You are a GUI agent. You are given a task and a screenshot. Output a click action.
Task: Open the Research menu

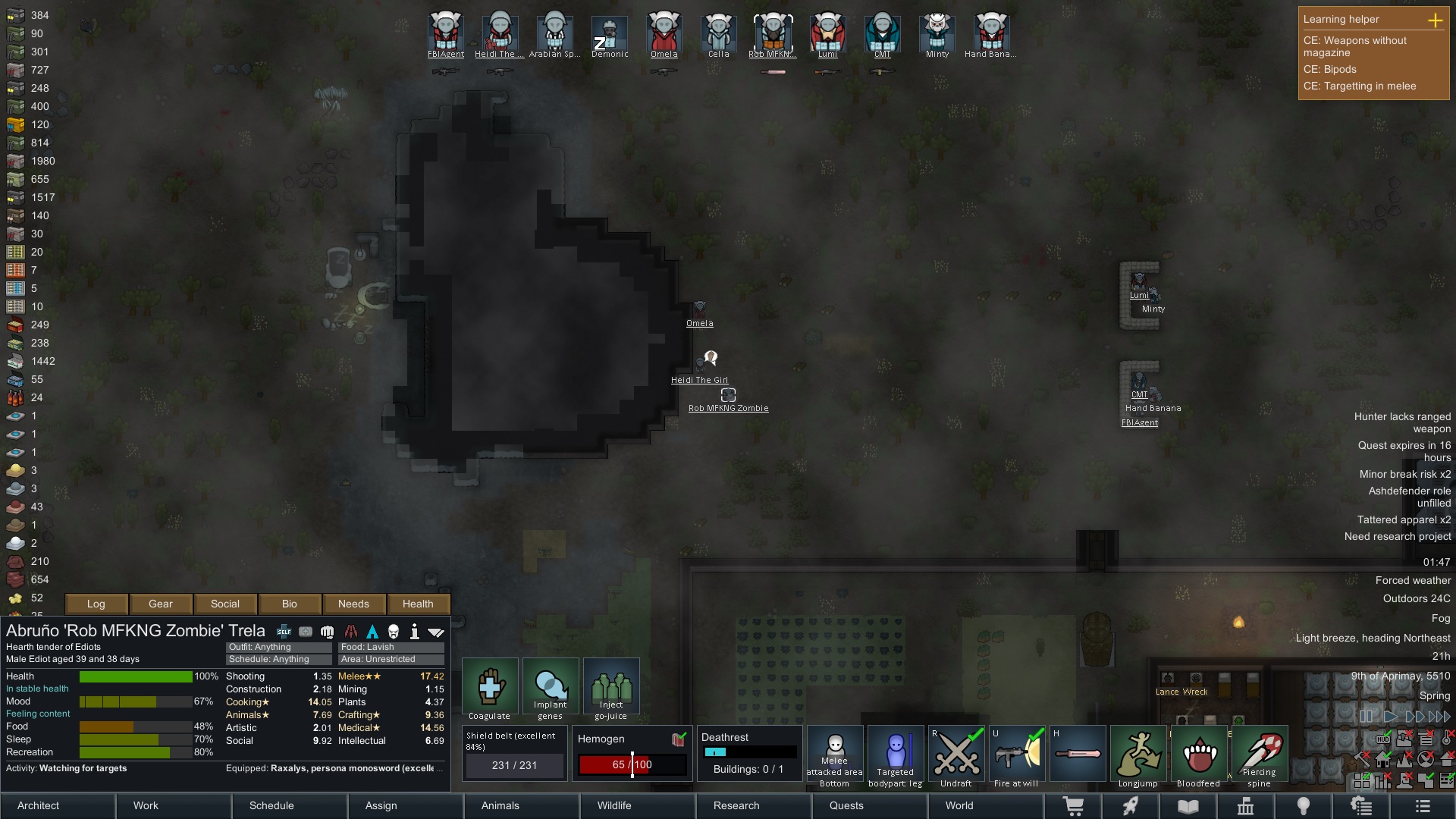pos(755,805)
